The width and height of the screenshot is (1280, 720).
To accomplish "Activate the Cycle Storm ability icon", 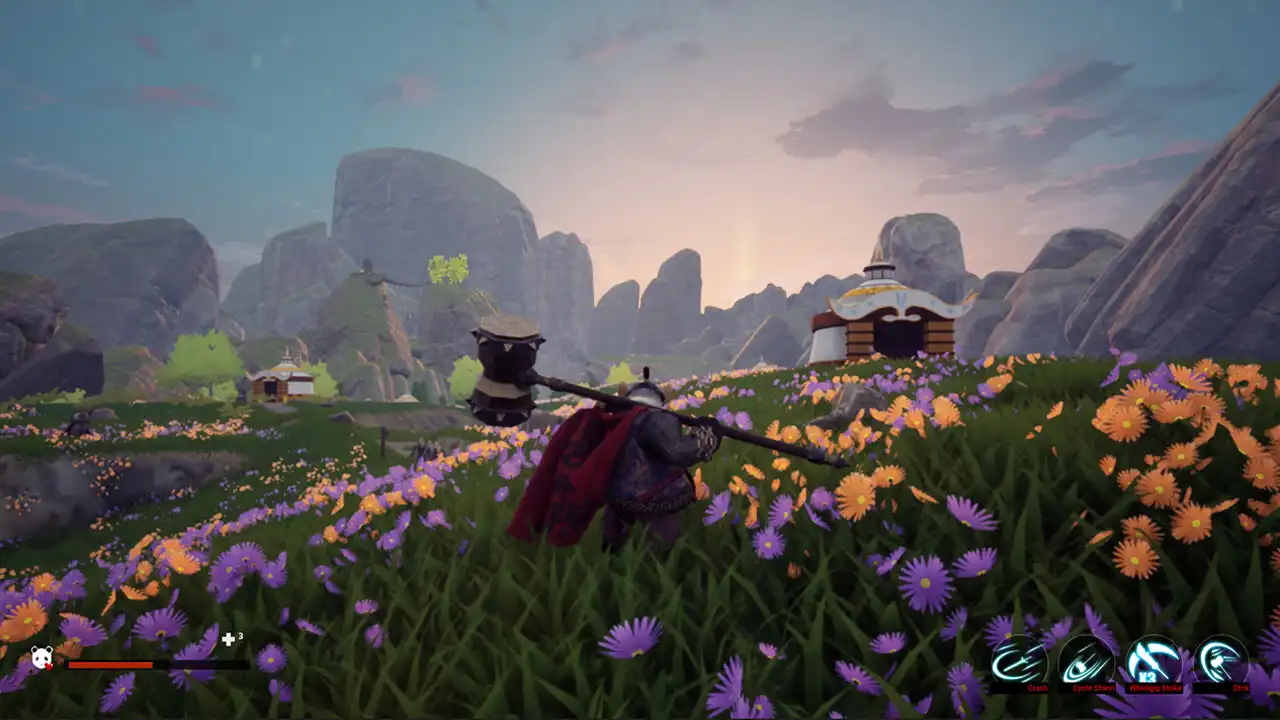I will coord(1087,660).
